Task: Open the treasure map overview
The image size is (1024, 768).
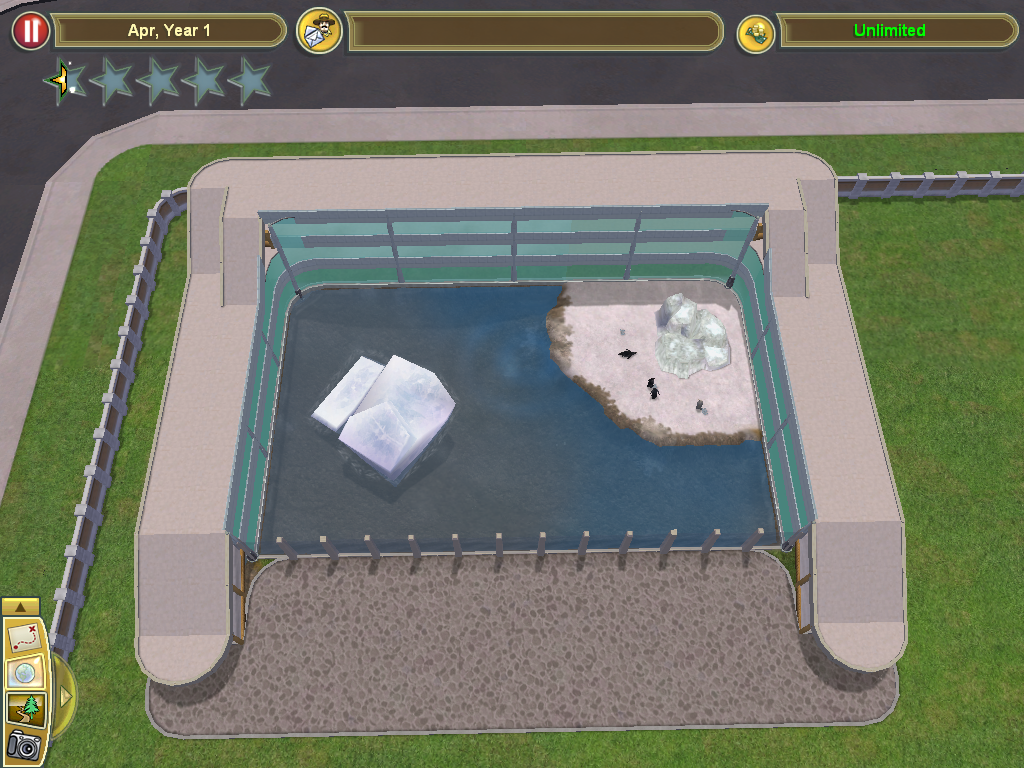Action: [22, 636]
